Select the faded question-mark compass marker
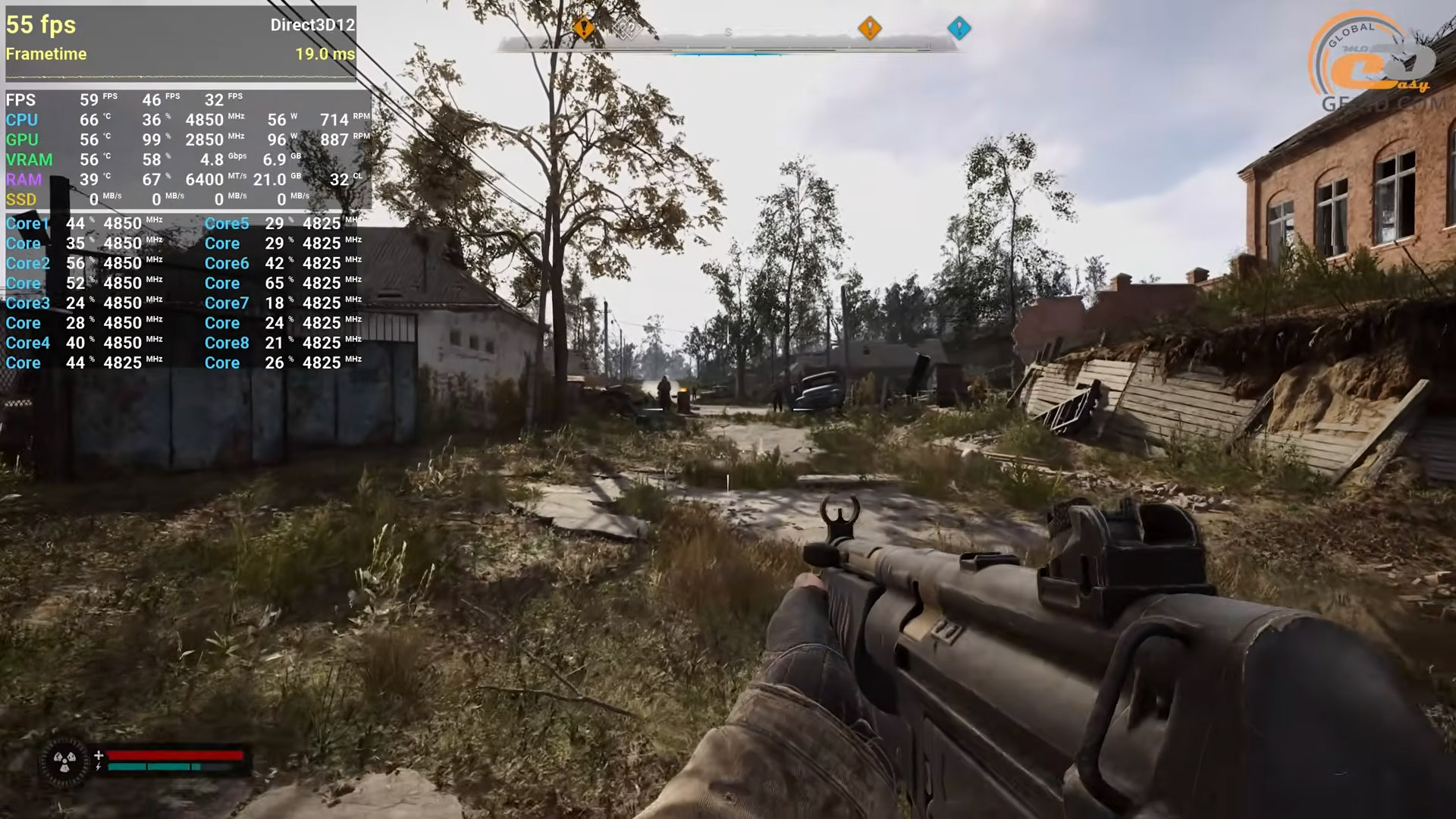 pyautogui.click(x=627, y=30)
